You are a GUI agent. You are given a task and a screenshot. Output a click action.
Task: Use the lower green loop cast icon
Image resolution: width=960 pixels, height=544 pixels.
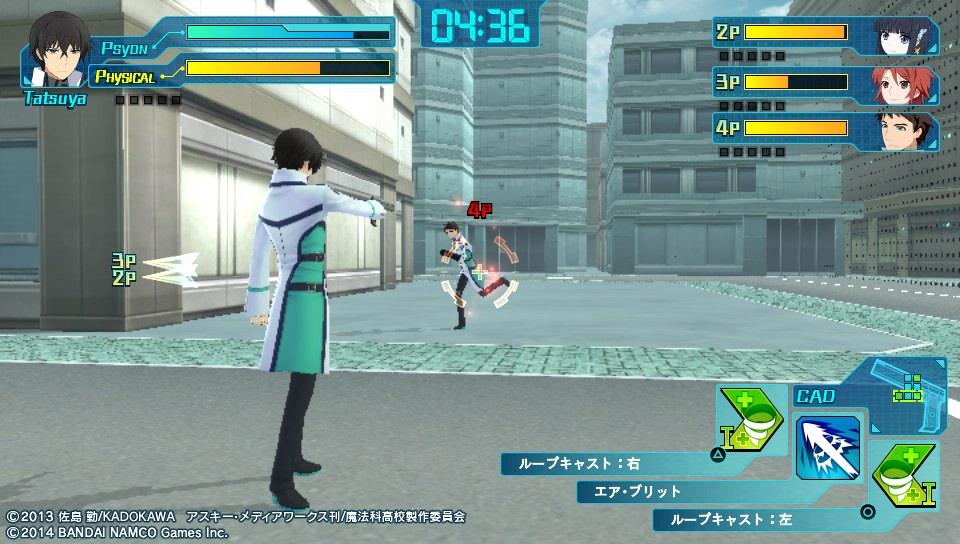click(x=903, y=473)
